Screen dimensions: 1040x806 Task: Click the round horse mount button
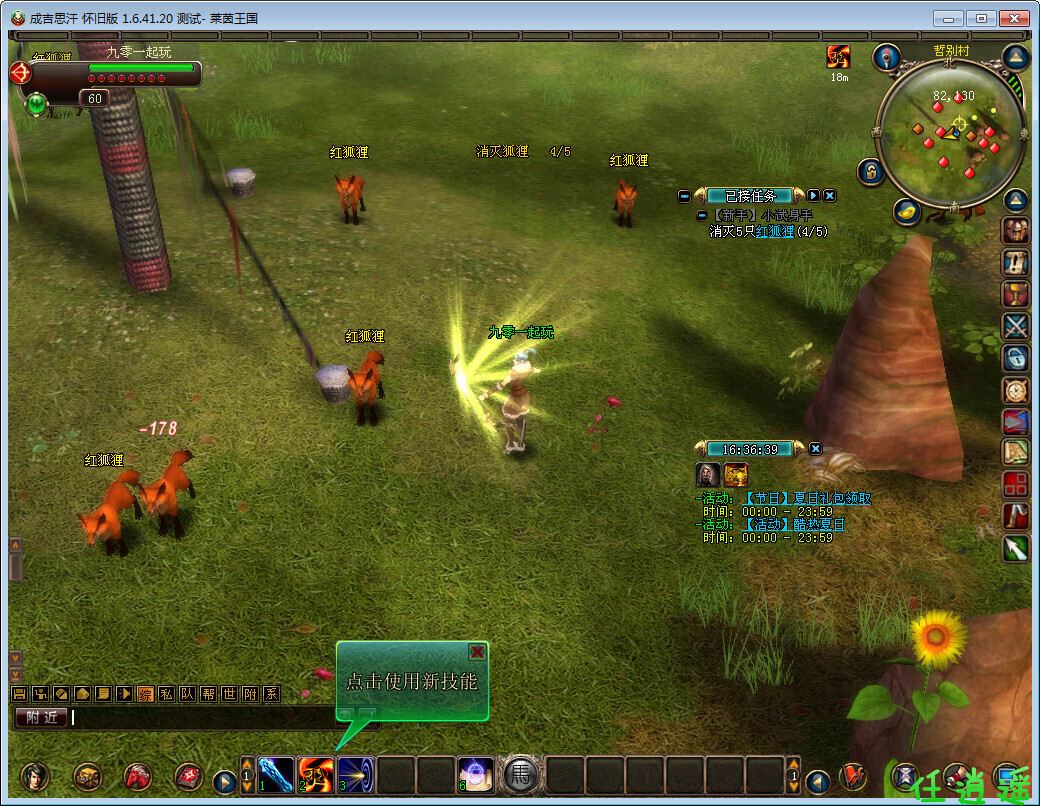pos(521,775)
